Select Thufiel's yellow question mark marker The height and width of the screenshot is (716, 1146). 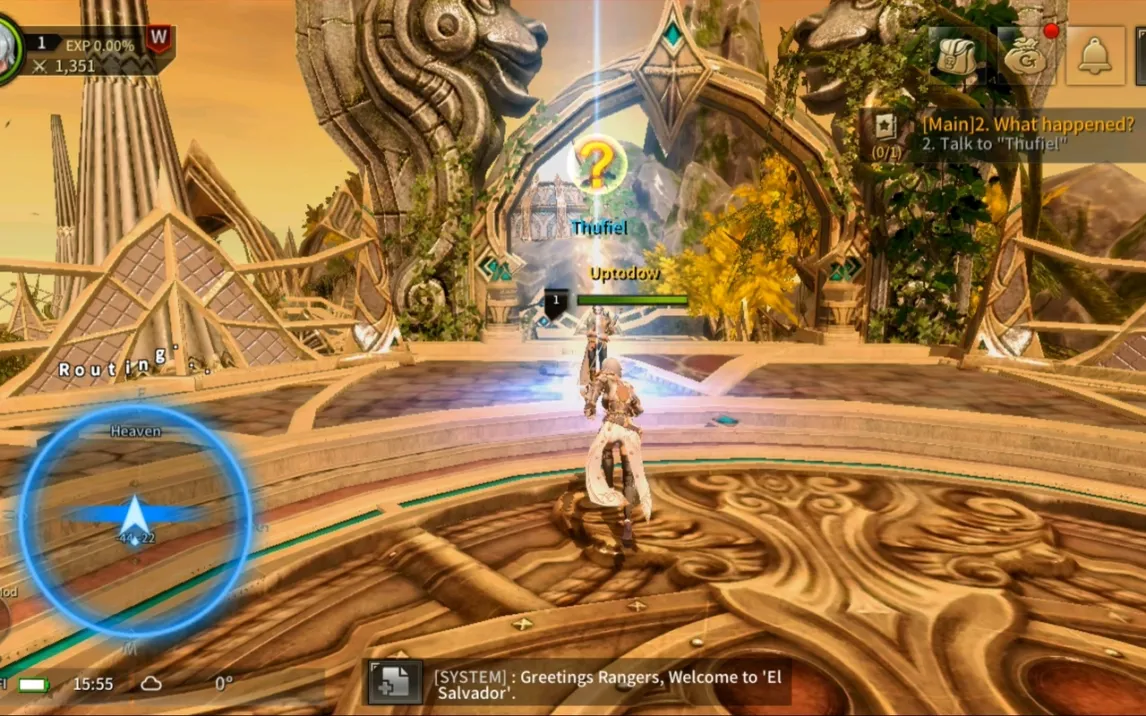597,167
